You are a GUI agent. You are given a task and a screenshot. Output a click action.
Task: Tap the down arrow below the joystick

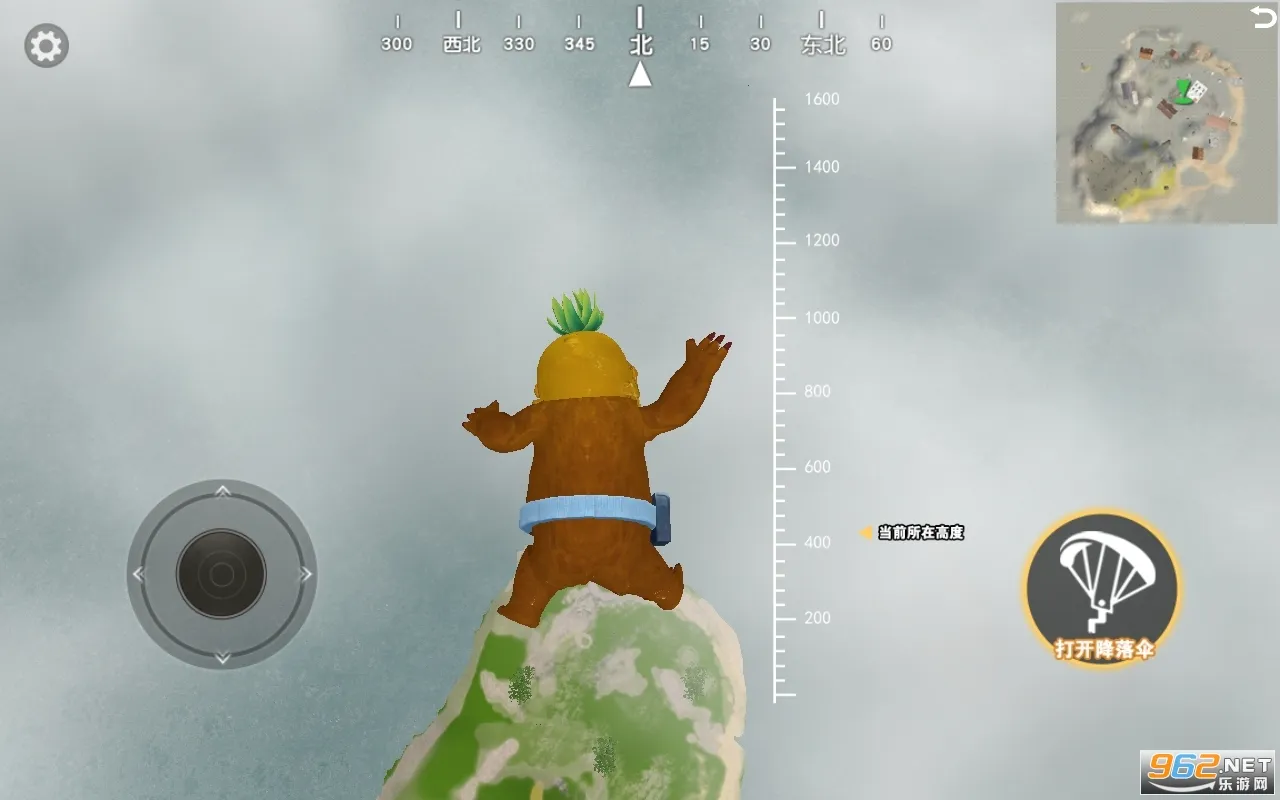(222, 658)
